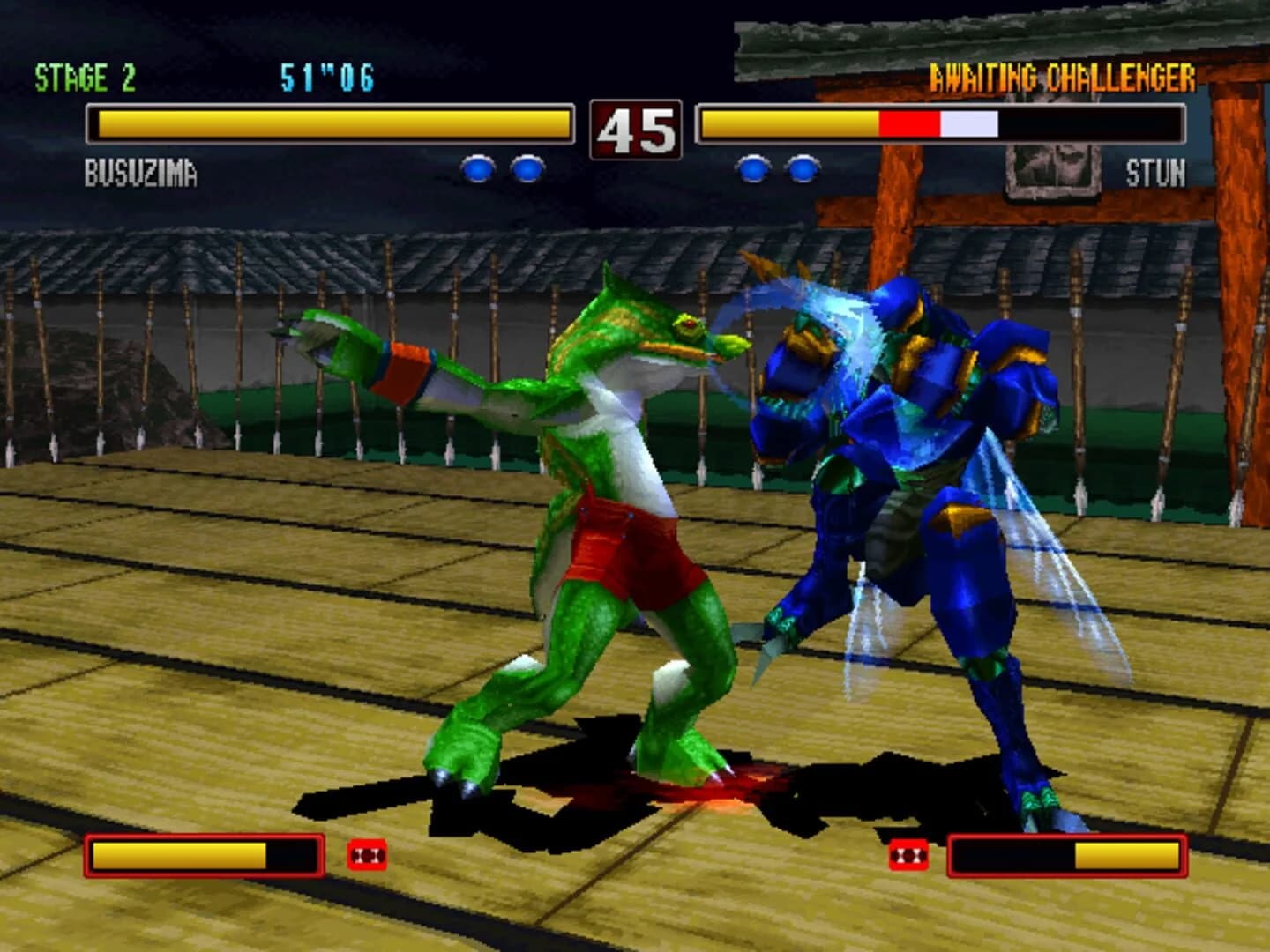Collapse Busuzima's beast meter panel

(205, 855)
